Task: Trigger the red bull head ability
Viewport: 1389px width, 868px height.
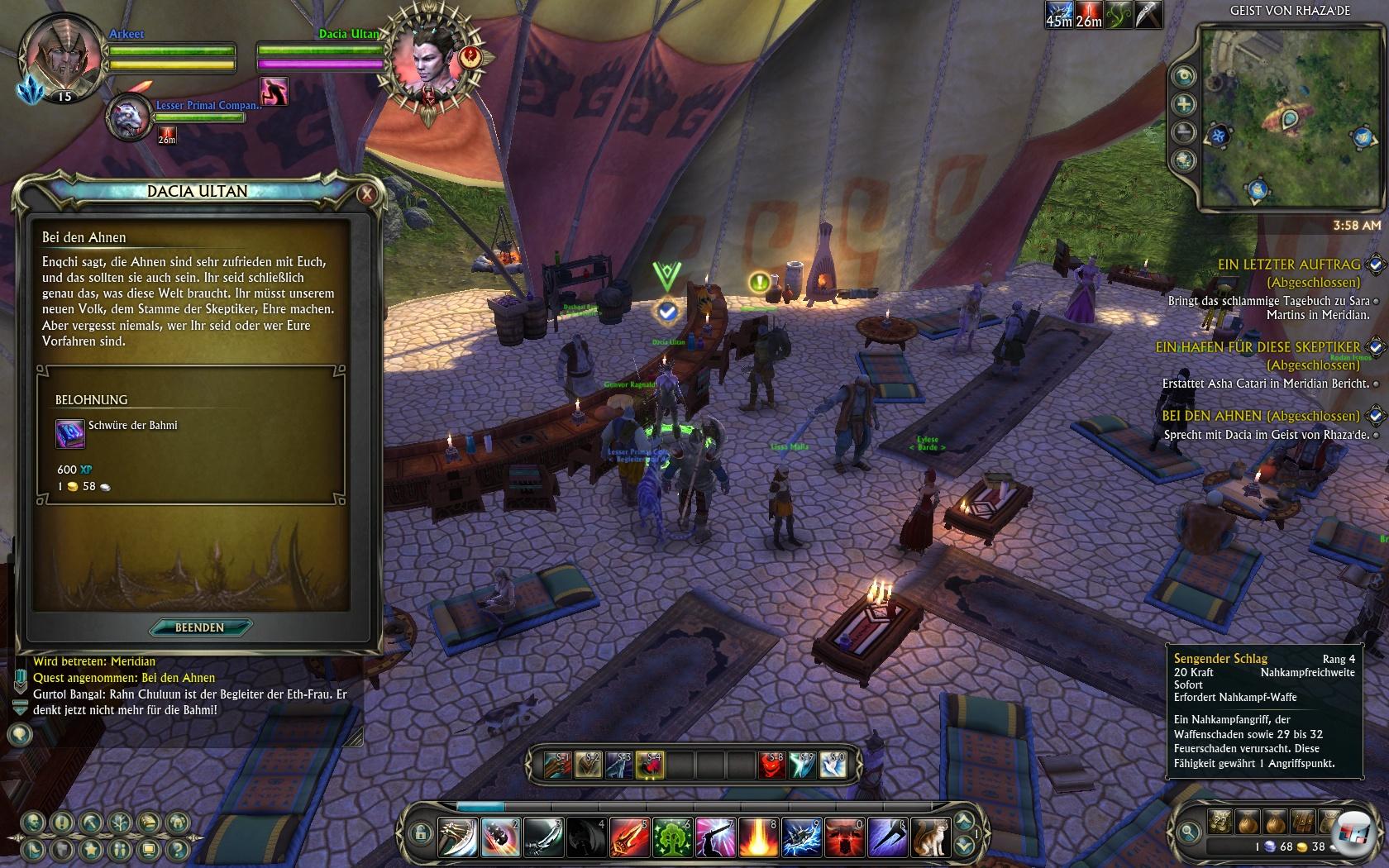Action: 844,837
